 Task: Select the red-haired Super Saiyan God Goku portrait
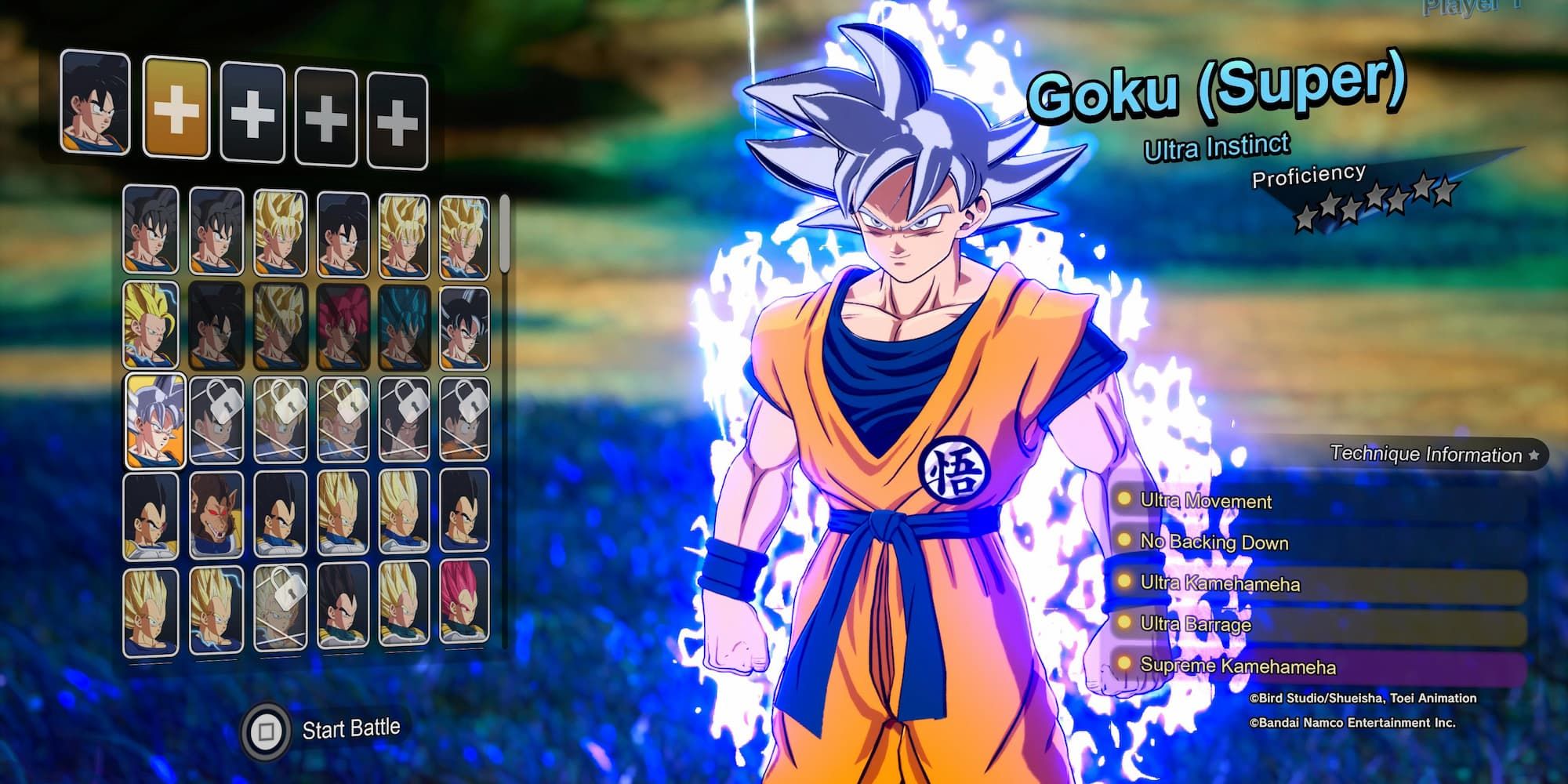pyautogui.click(x=341, y=328)
